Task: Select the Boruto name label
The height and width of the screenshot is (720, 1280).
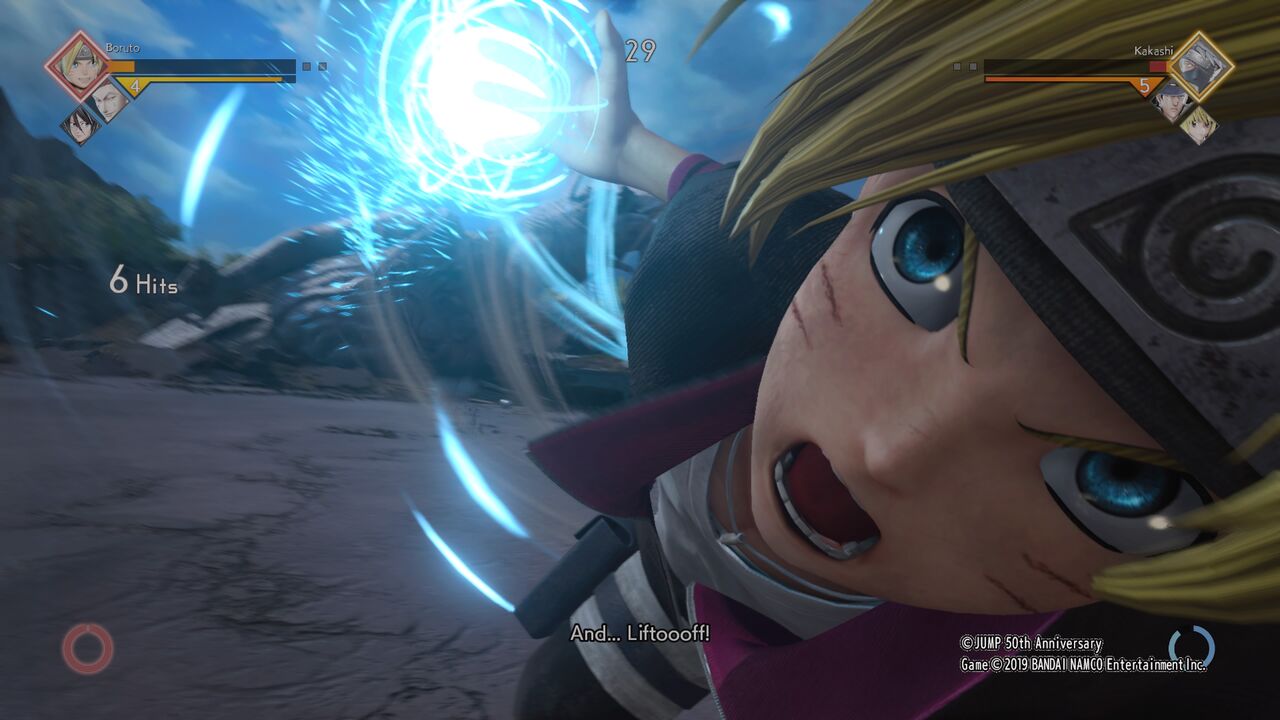Action: (x=123, y=47)
